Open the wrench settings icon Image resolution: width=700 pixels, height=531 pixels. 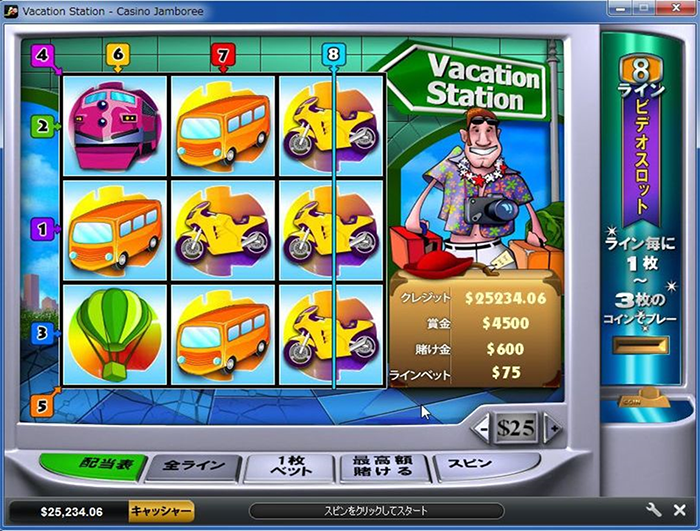[655, 510]
